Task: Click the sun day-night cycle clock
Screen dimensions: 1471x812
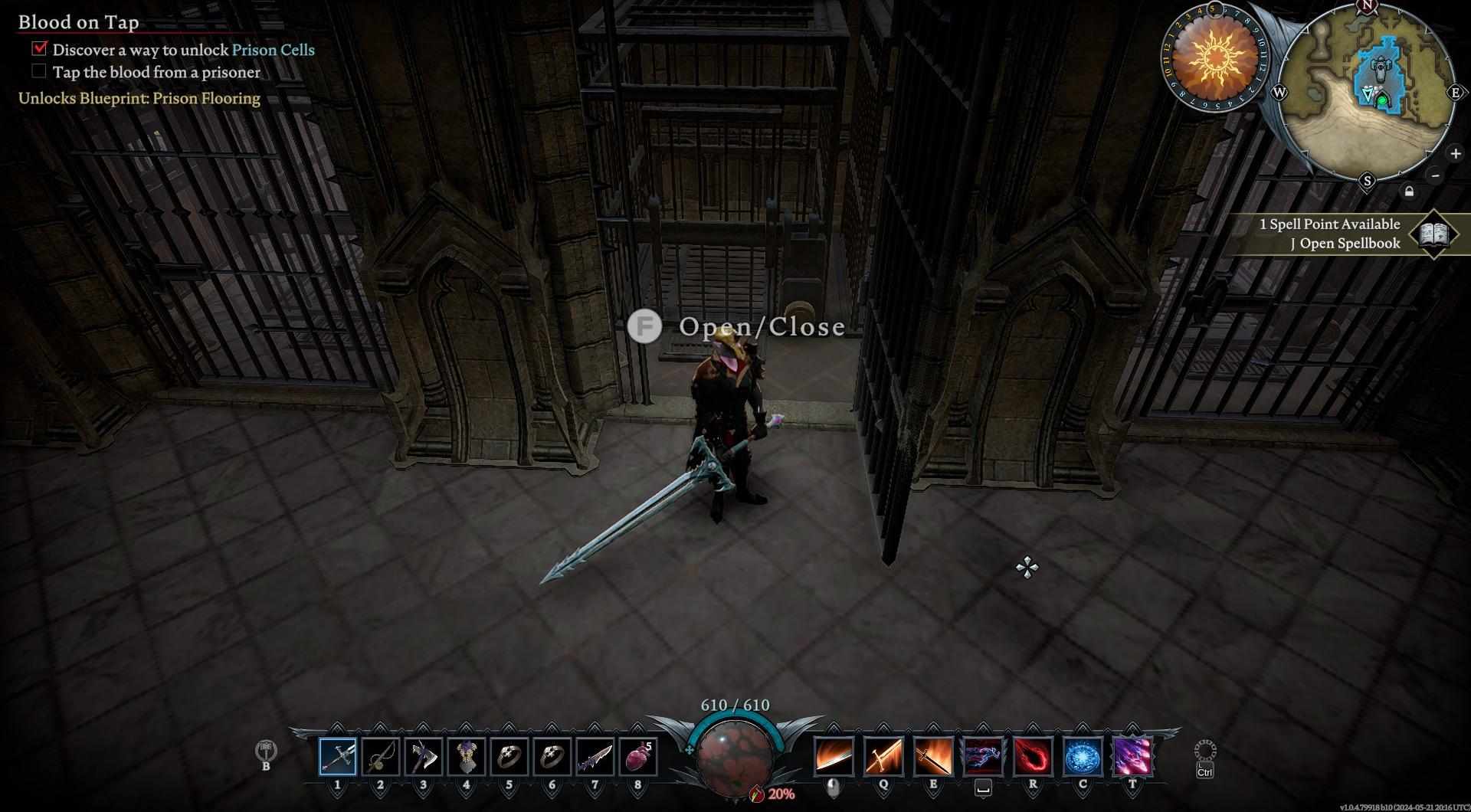Action: pos(1214,57)
